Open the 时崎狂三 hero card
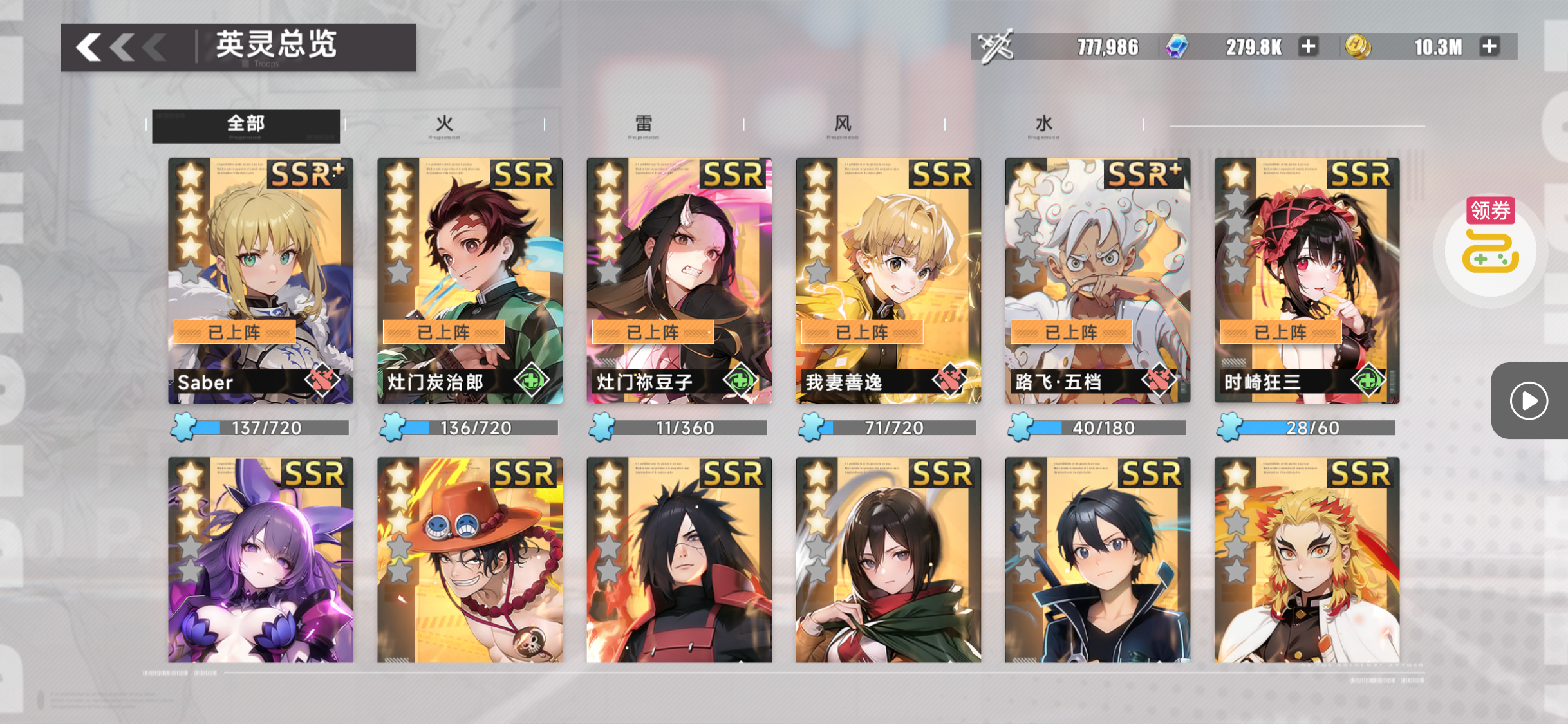 (1307, 281)
